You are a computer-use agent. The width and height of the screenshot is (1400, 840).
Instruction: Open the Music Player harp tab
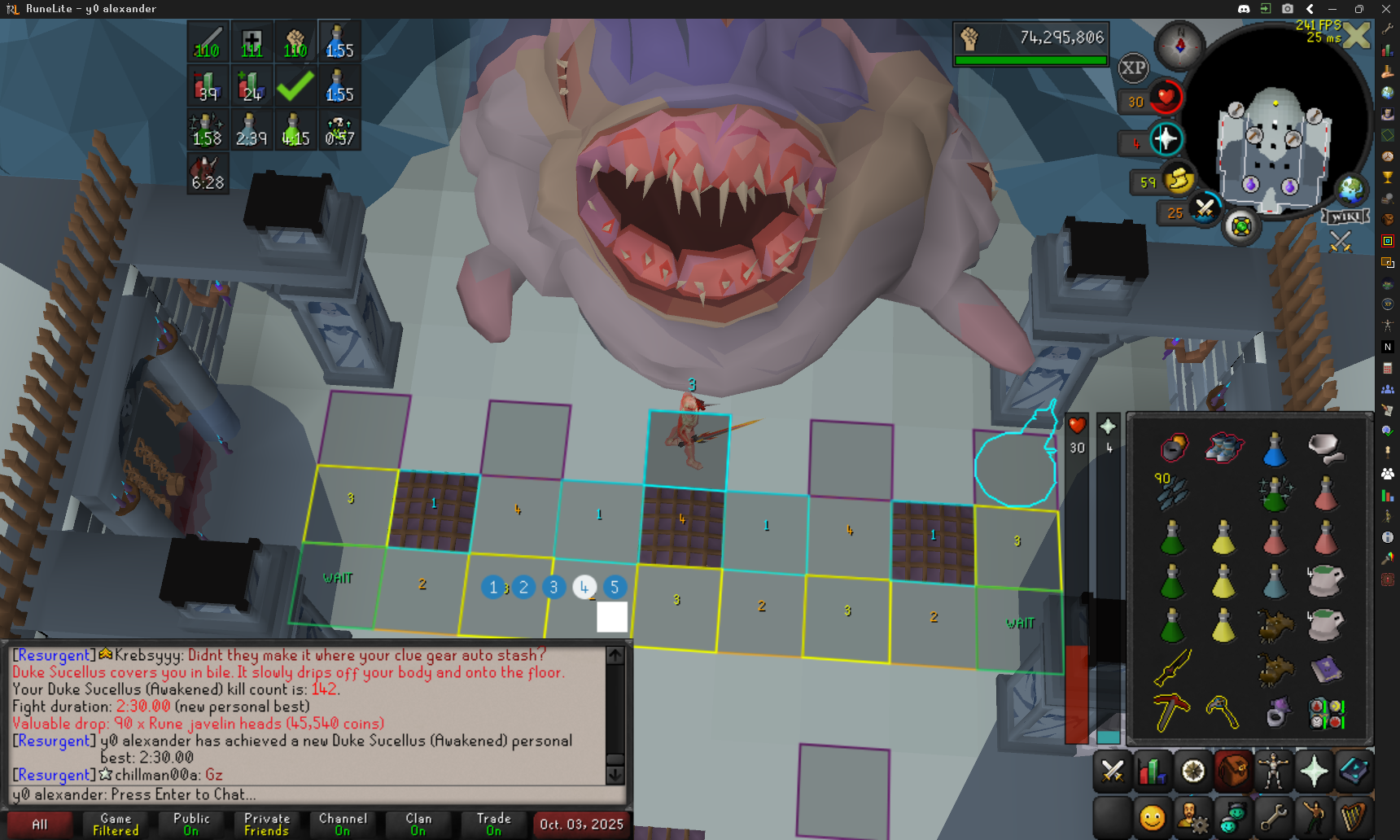tap(1354, 817)
